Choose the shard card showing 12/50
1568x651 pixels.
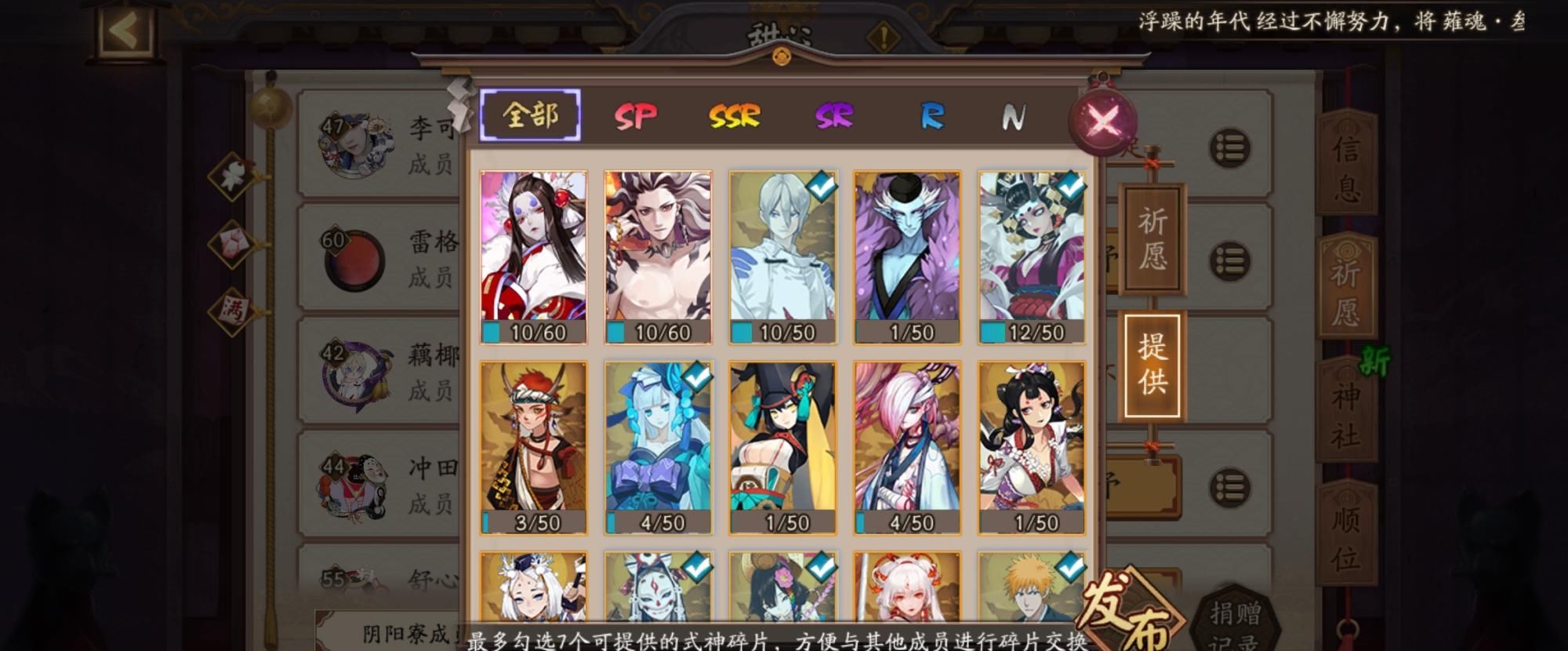point(1032,257)
